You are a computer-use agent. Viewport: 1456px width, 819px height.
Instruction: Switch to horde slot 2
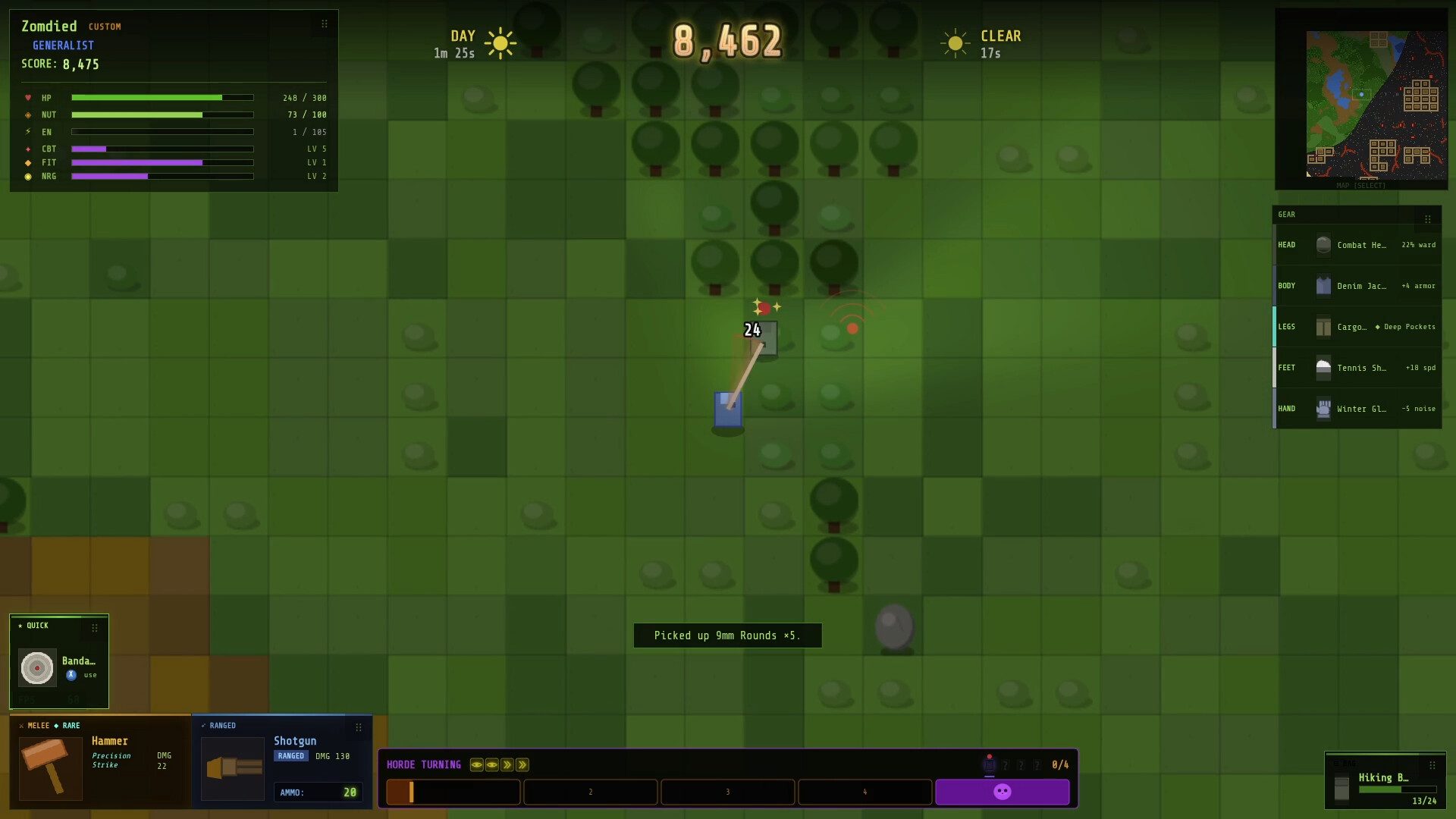tap(591, 792)
